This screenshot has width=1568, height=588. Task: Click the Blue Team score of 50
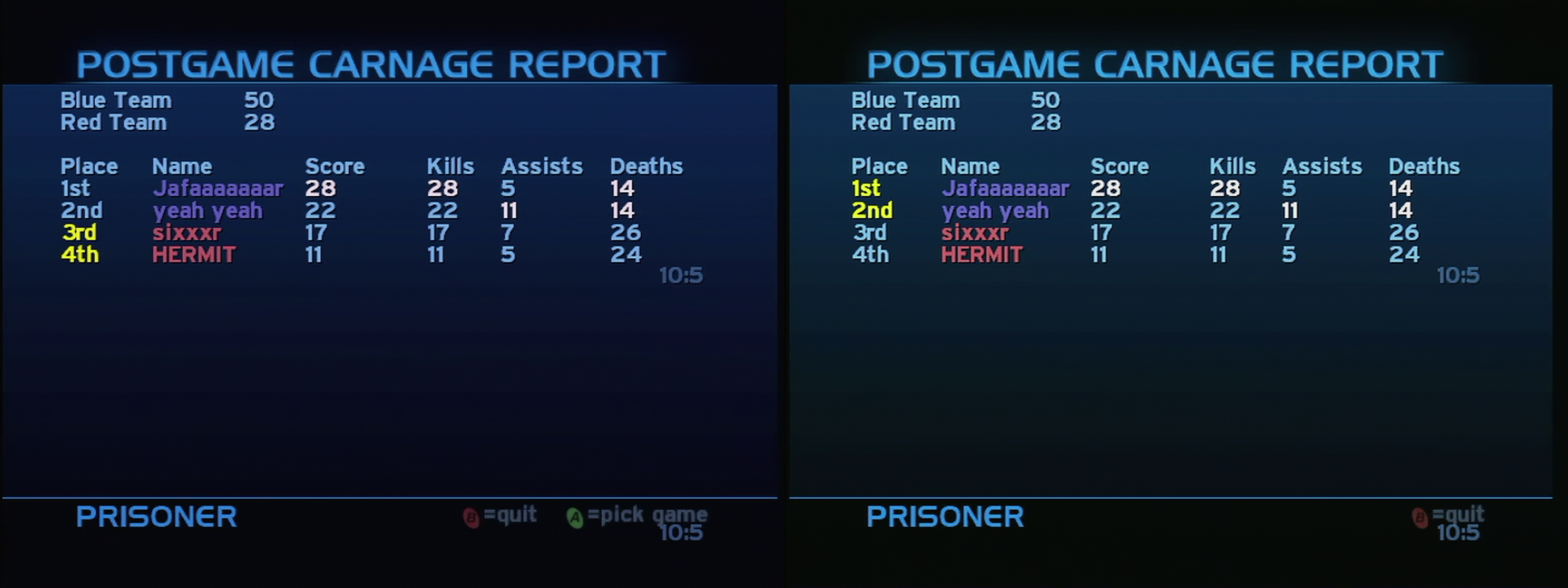pos(260,100)
